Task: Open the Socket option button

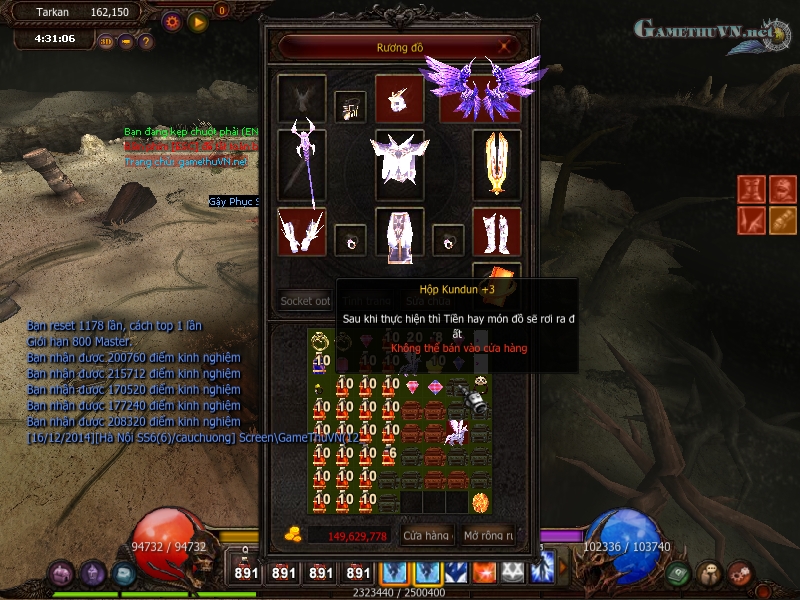Action: point(305,300)
